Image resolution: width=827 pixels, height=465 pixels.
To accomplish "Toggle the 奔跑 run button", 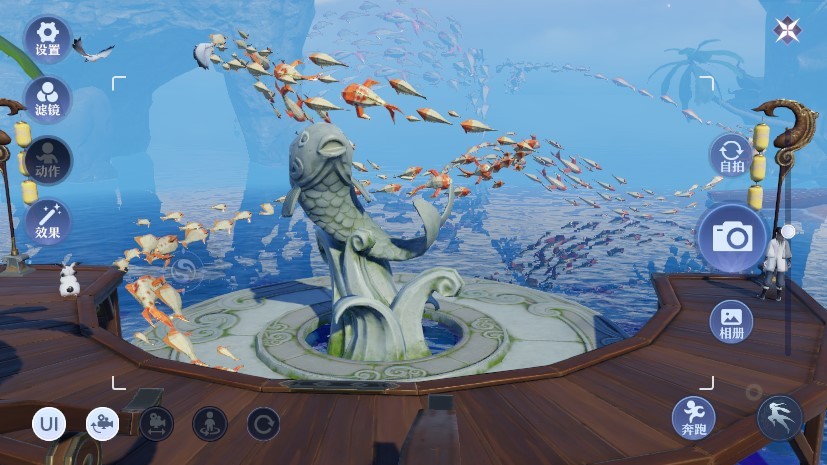I will point(693,417).
